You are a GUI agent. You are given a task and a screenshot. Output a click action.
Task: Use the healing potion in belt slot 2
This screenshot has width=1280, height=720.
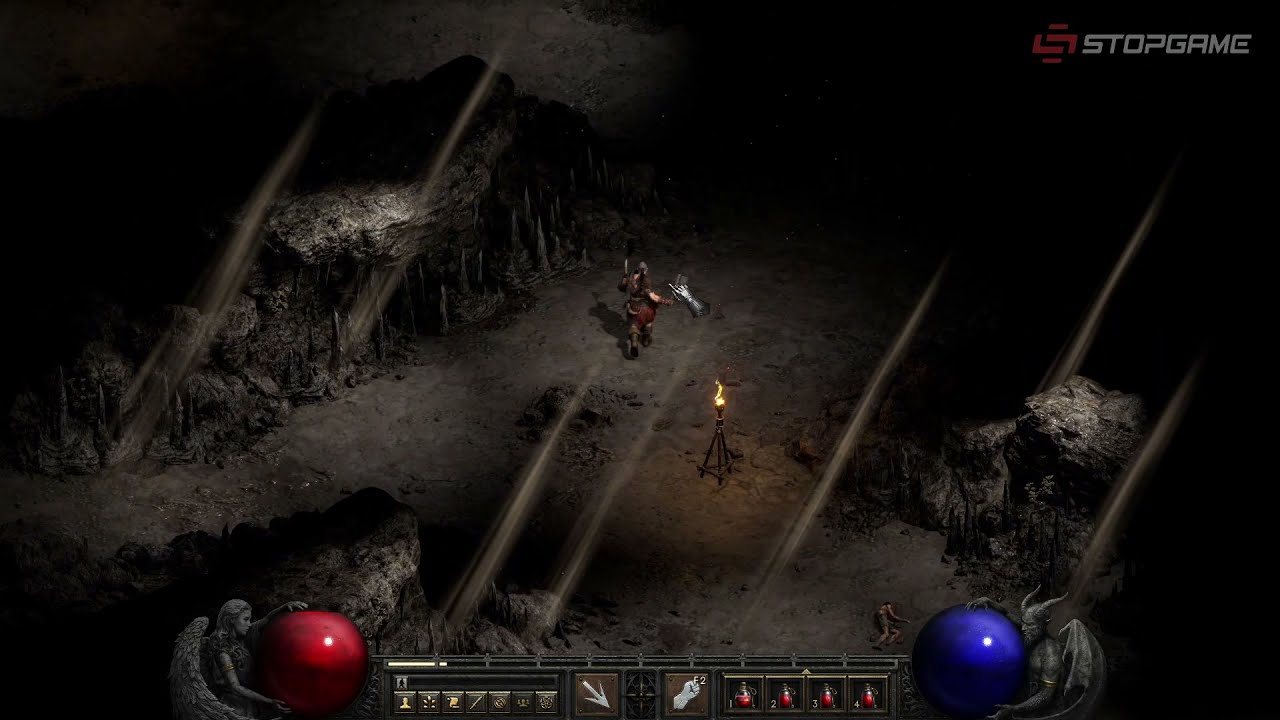coord(785,694)
